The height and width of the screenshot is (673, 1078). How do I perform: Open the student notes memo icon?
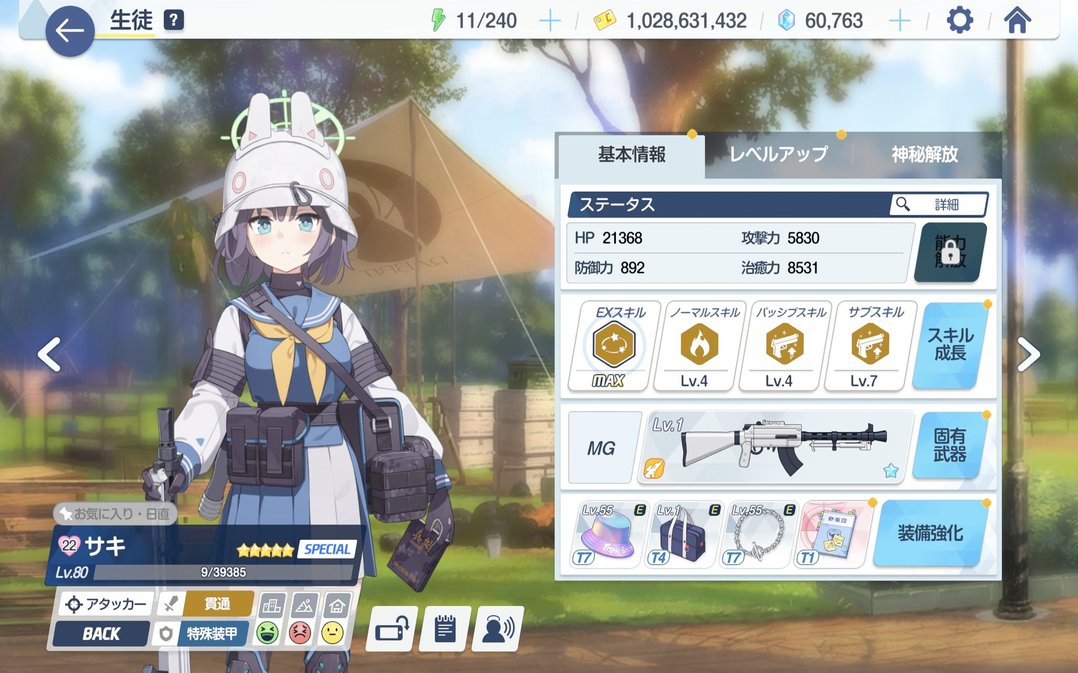(445, 628)
